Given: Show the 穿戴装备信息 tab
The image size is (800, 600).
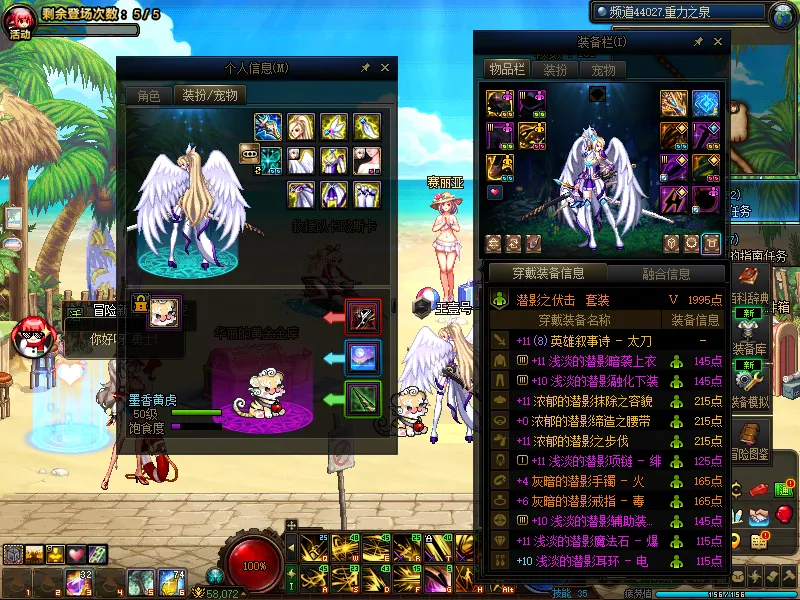Looking at the screenshot, I should (547, 273).
